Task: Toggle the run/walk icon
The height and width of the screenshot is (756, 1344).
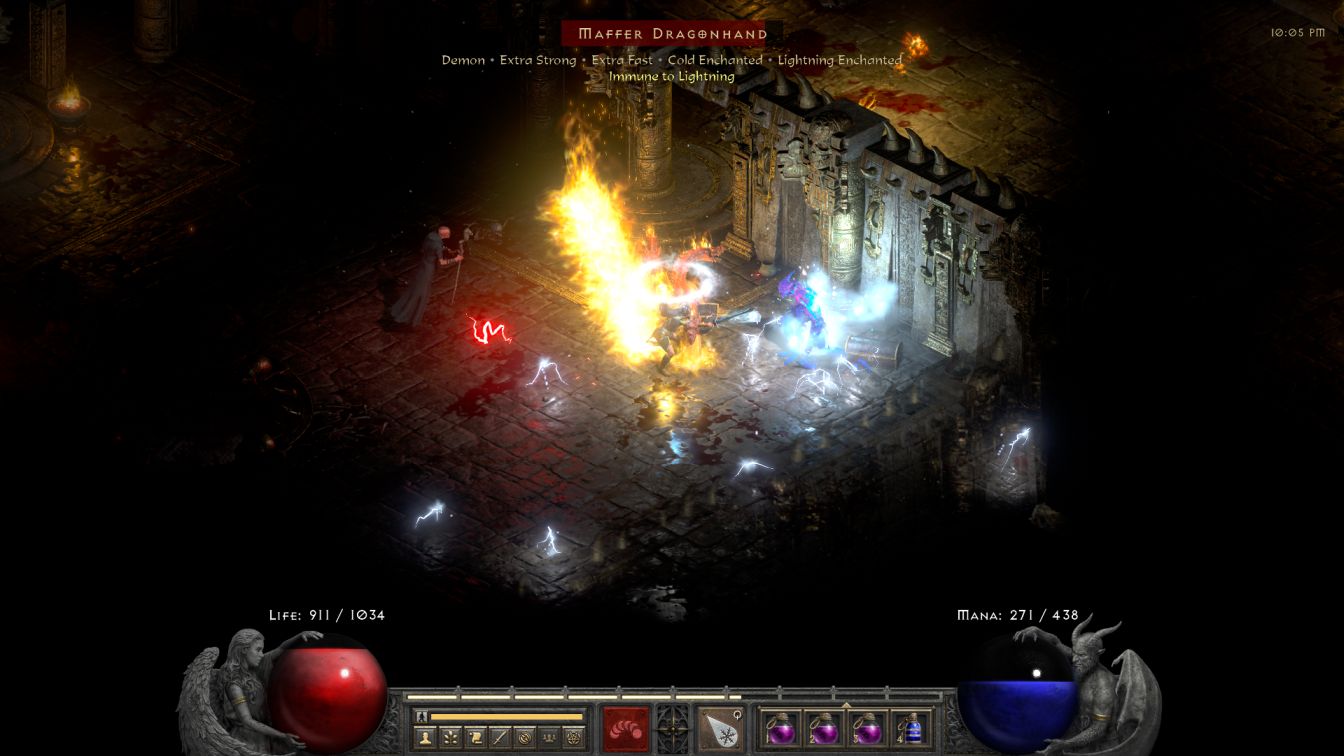Action: [x=421, y=716]
